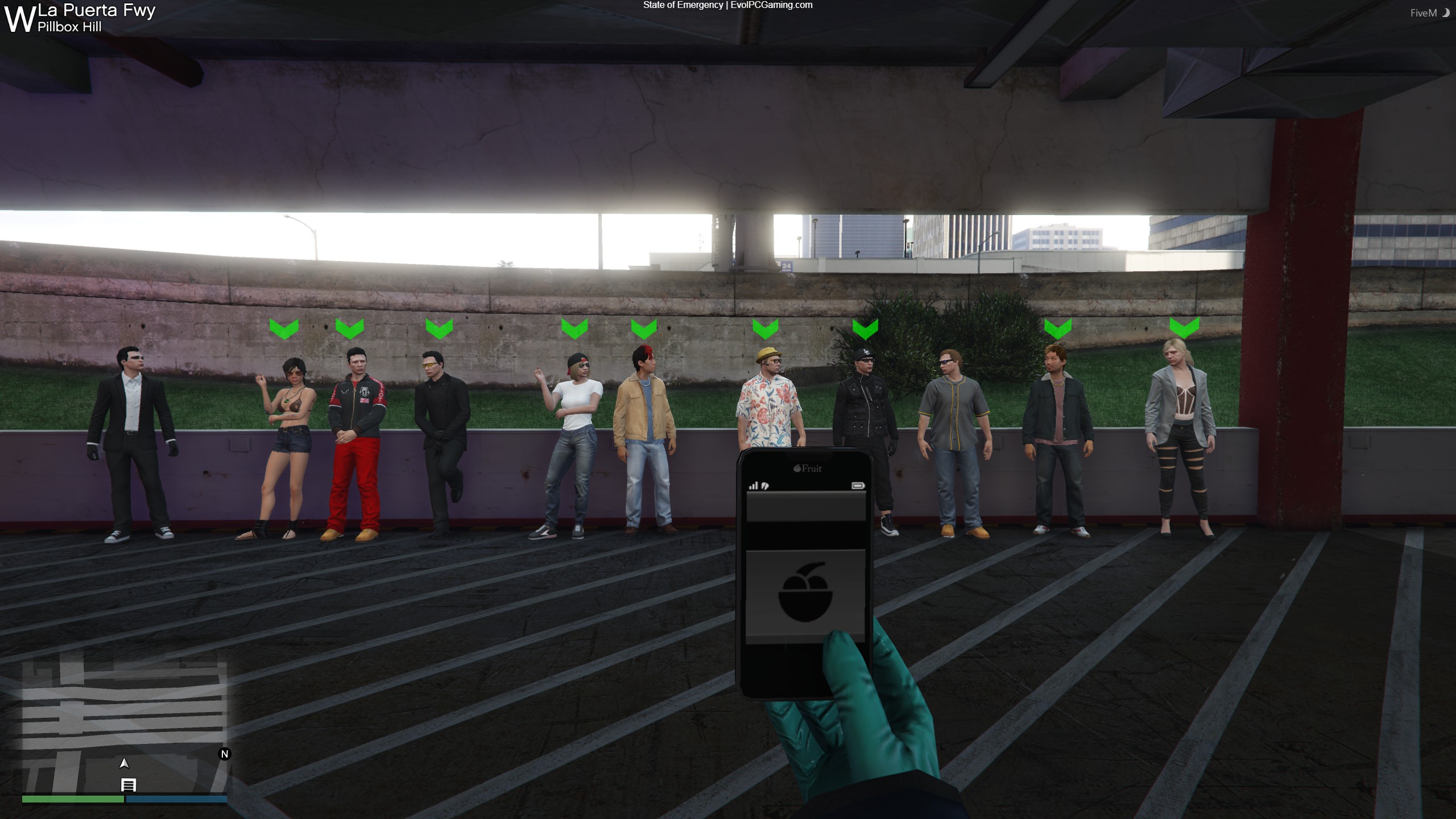Select the large apple logo tile on phone
The width and height of the screenshot is (1456, 819).
click(x=805, y=594)
